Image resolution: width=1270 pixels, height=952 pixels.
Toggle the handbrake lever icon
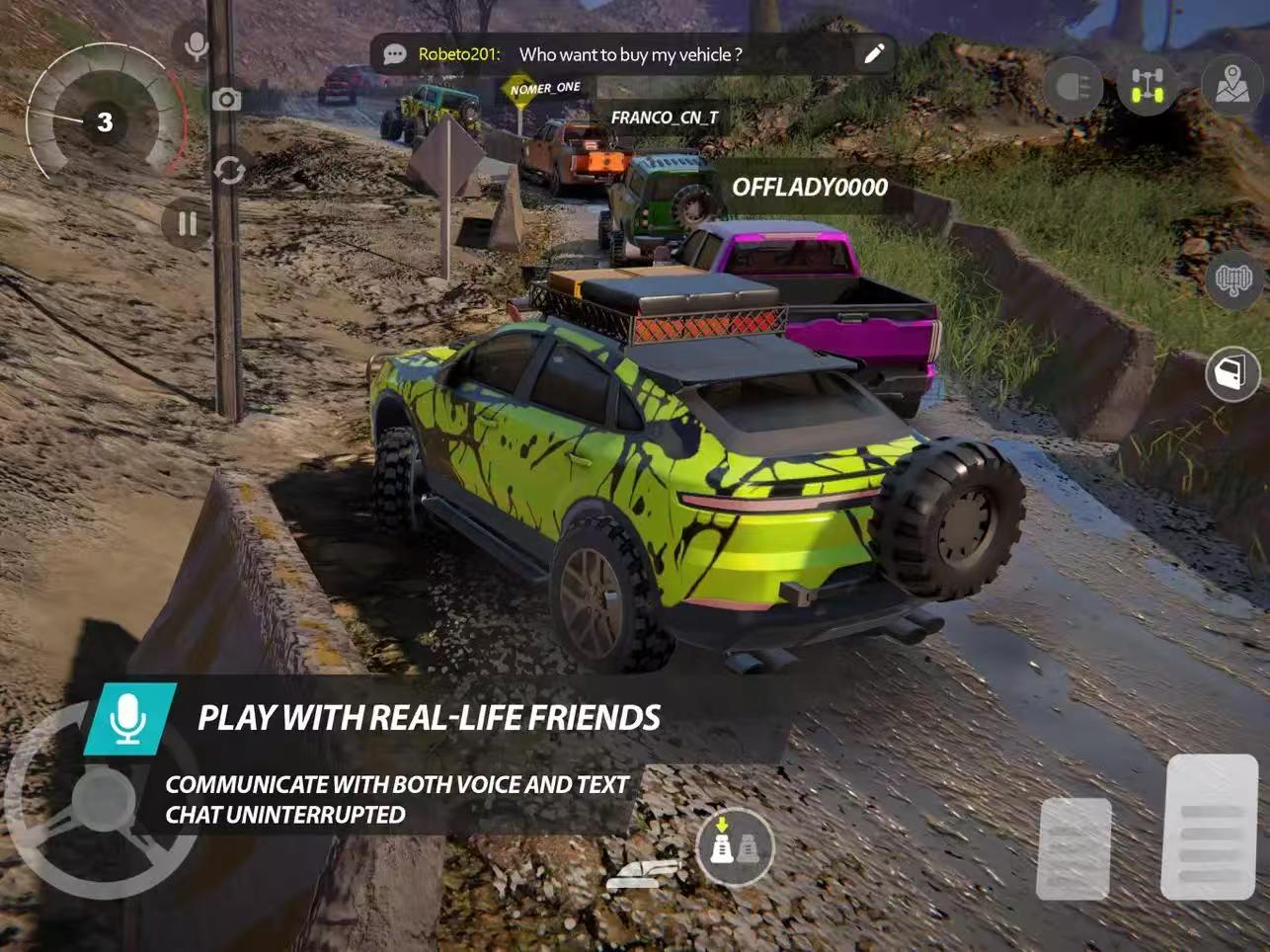644,874
